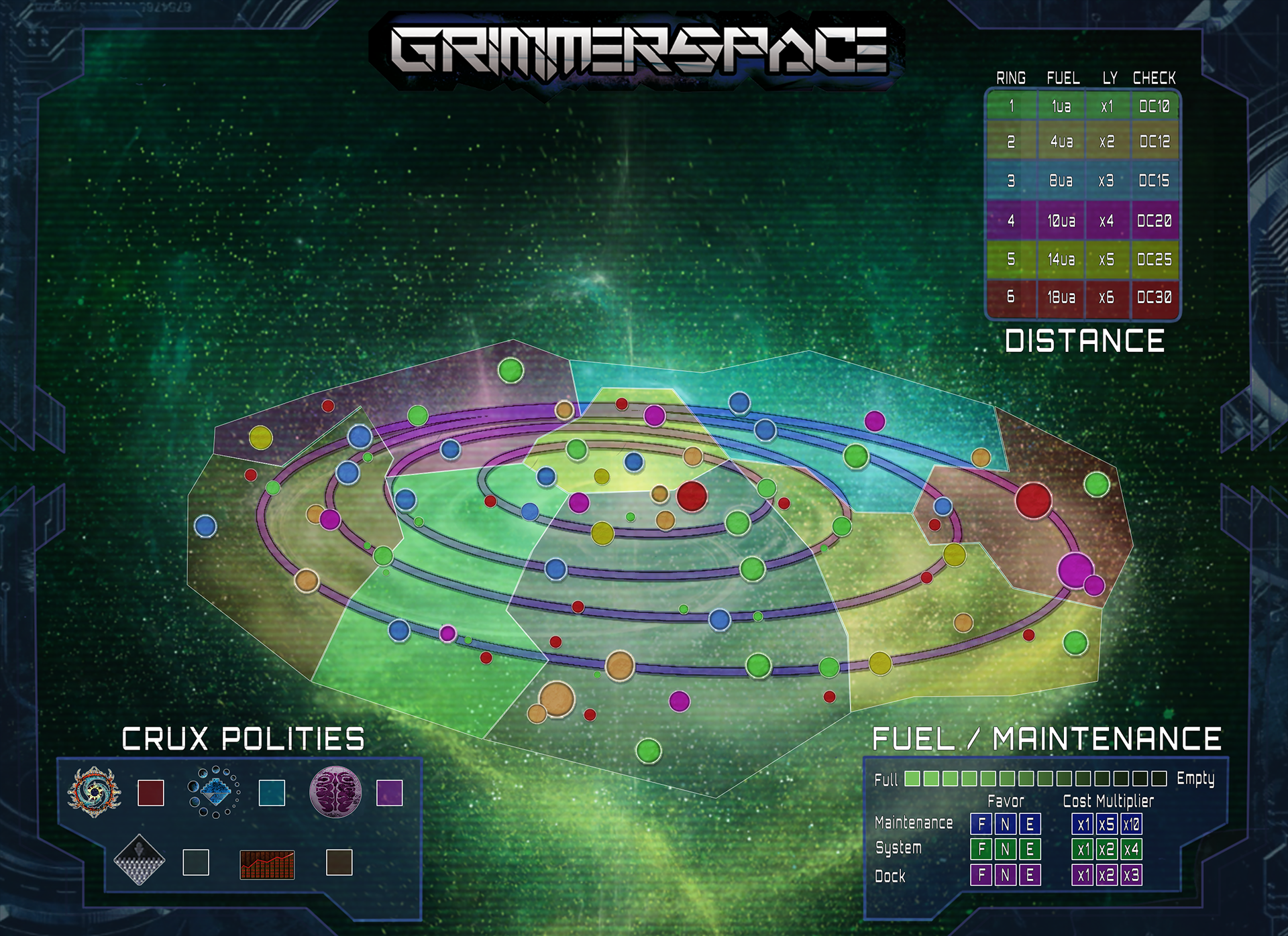Set Maintenance favor to F

(x=981, y=824)
